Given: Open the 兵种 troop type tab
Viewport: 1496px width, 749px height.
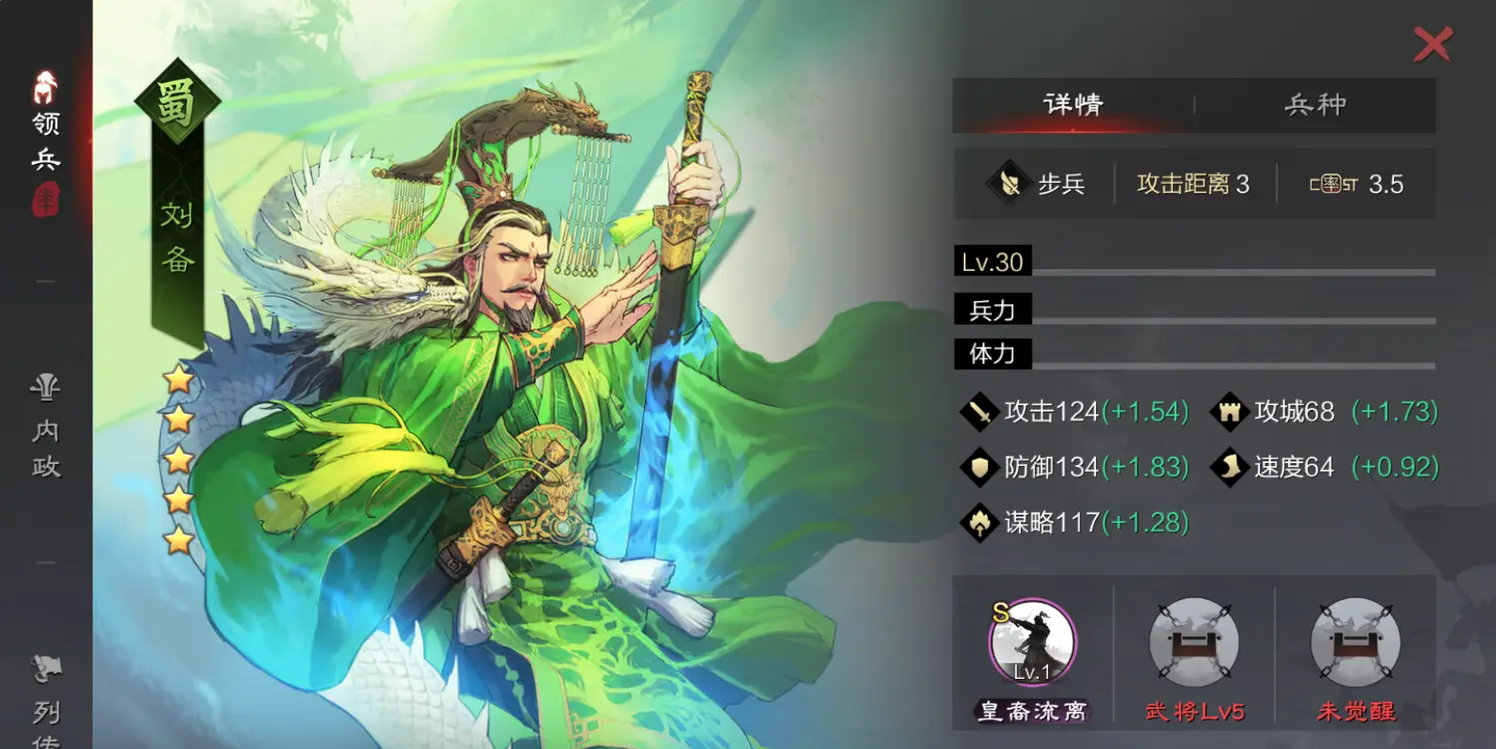Looking at the screenshot, I should [x=1315, y=105].
